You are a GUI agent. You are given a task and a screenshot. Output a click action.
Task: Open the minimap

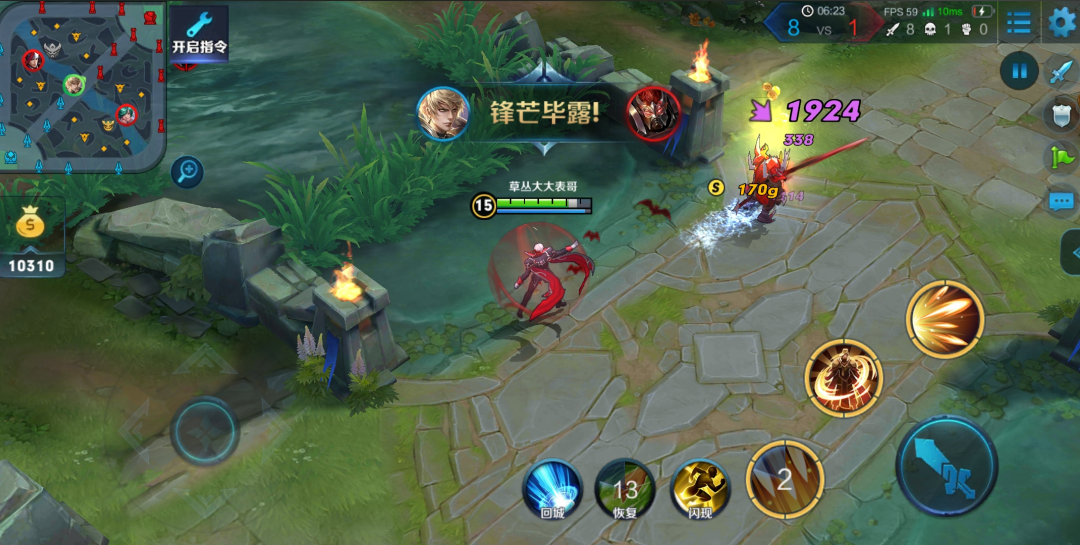pos(82,84)
